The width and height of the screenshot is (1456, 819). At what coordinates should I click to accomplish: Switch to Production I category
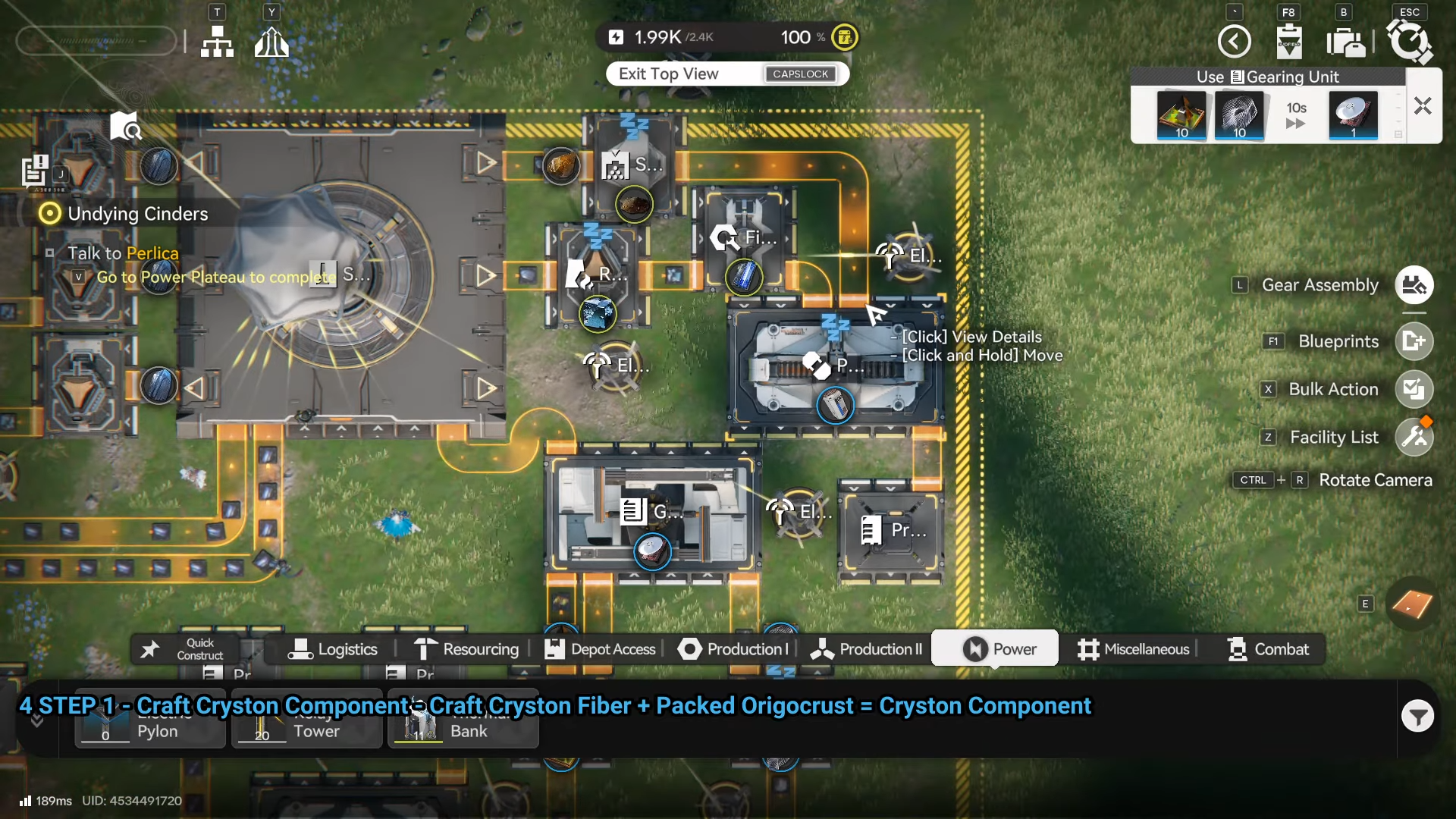coord(733,649)
